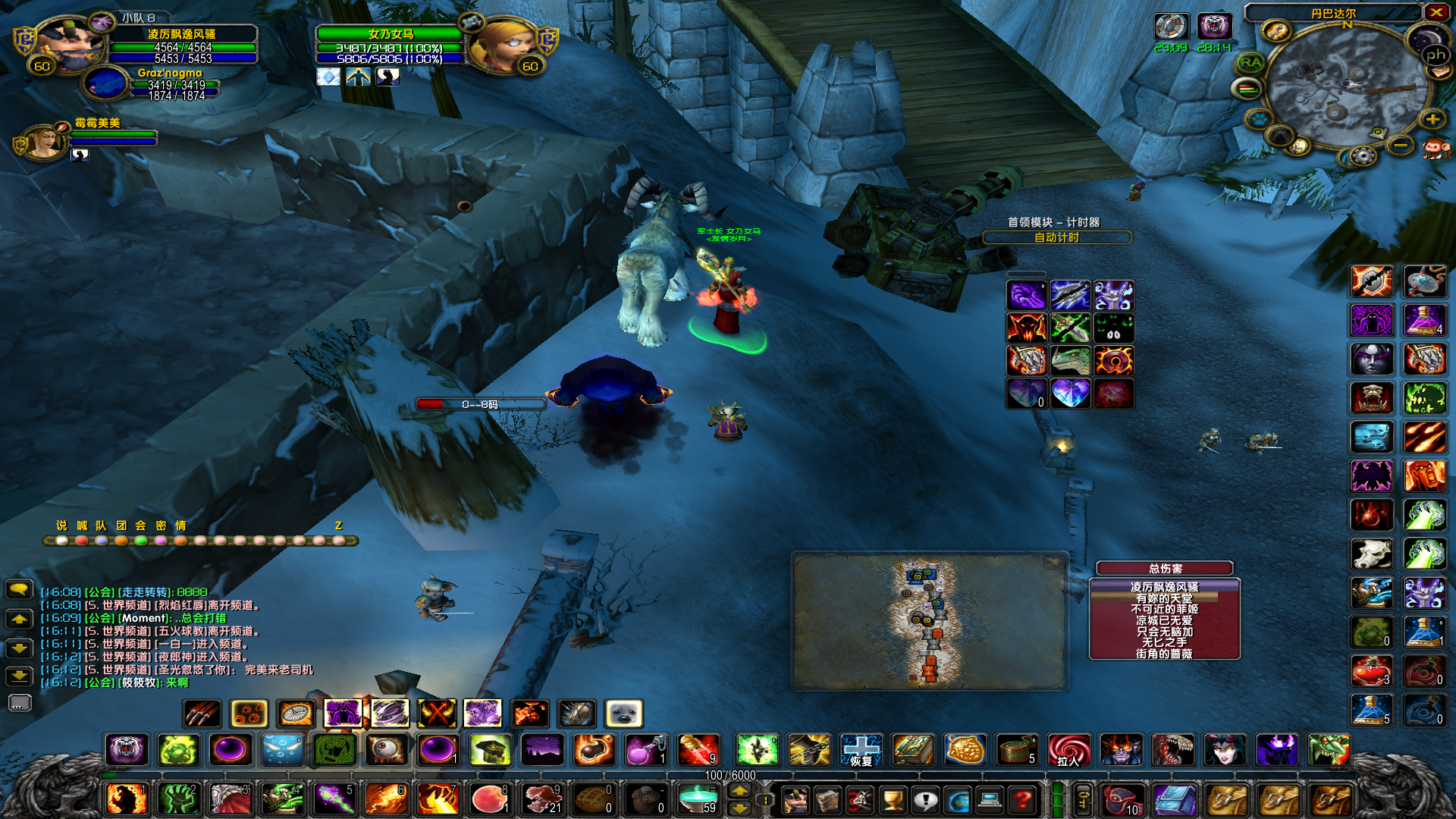Zoom out the minimap with the minus button
Viewport: 1456px width, 819px height.
(1401, 144)
